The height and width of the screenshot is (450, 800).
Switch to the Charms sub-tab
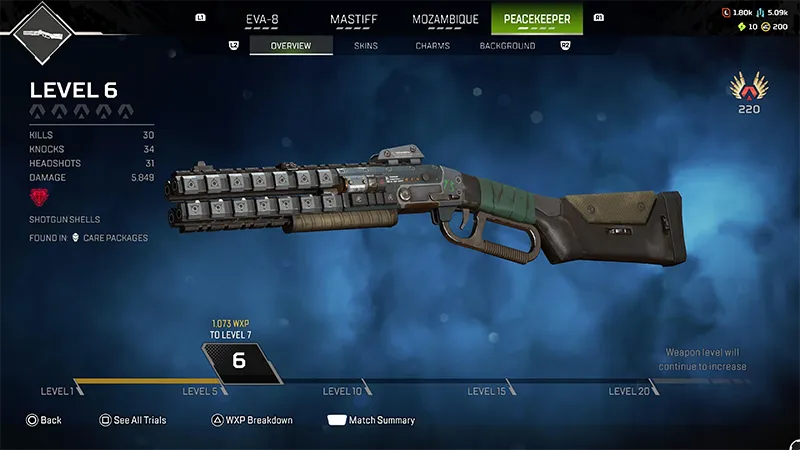(x=432, y=46)
